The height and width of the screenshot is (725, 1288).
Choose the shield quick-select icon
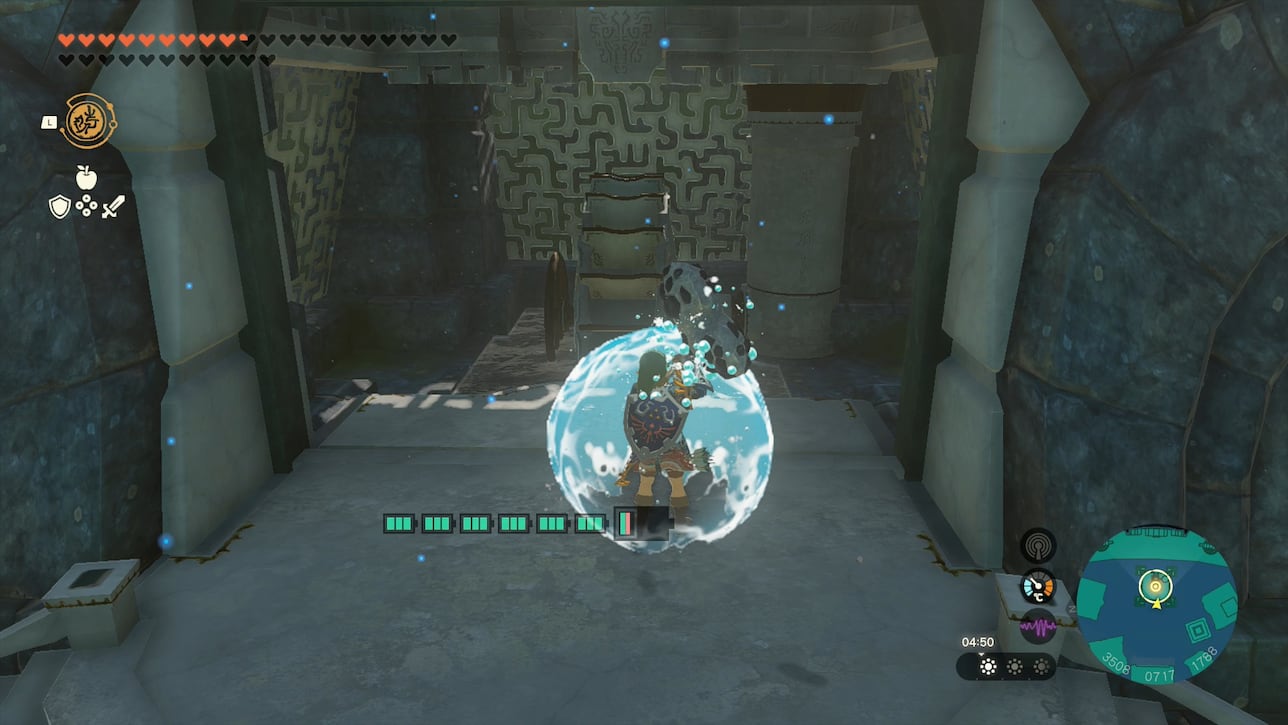59,207
